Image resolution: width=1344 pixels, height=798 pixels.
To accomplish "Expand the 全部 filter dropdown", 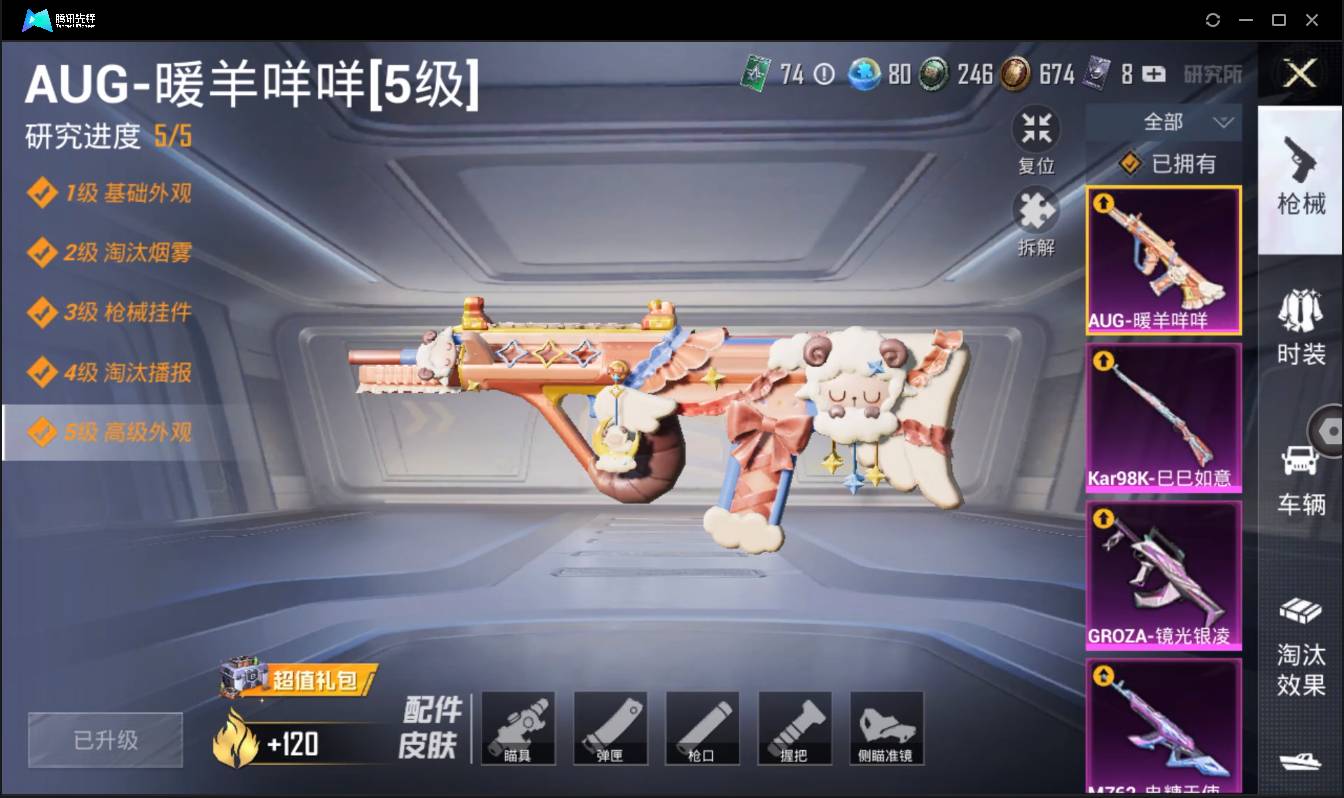I will click(1163, 122).
